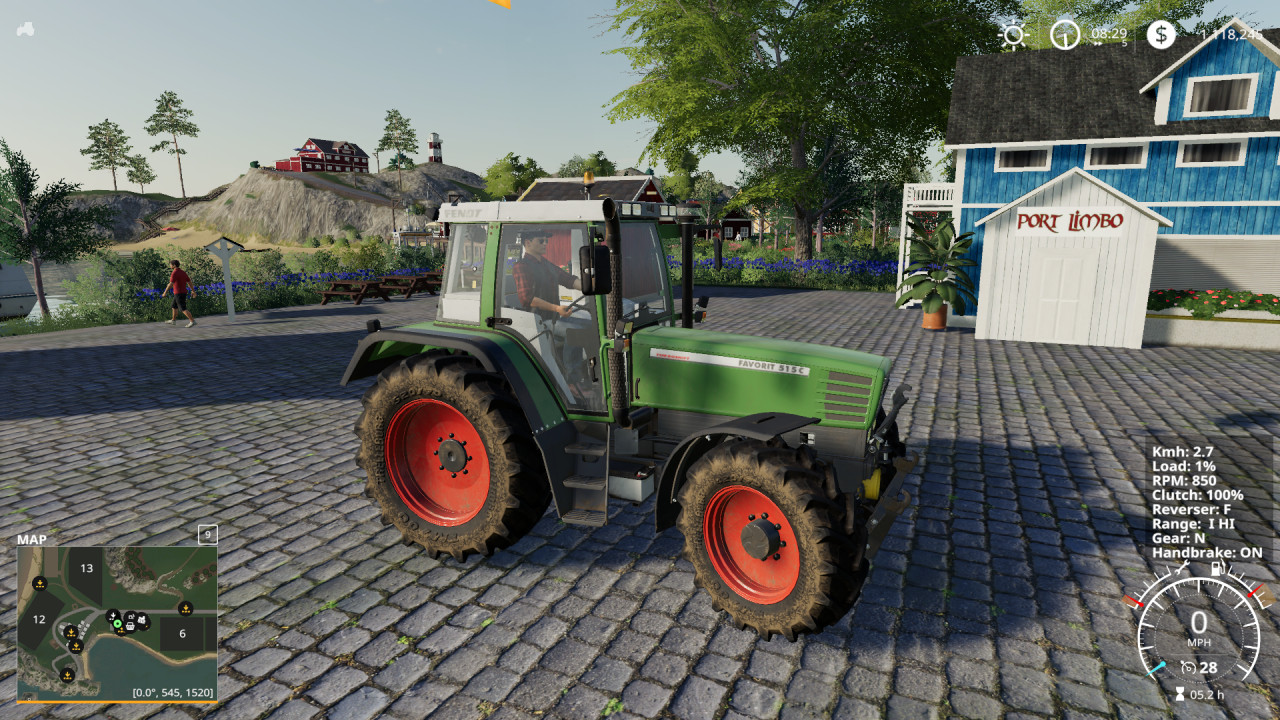Click the coordinates readout on the minimap

pos(172,692)
